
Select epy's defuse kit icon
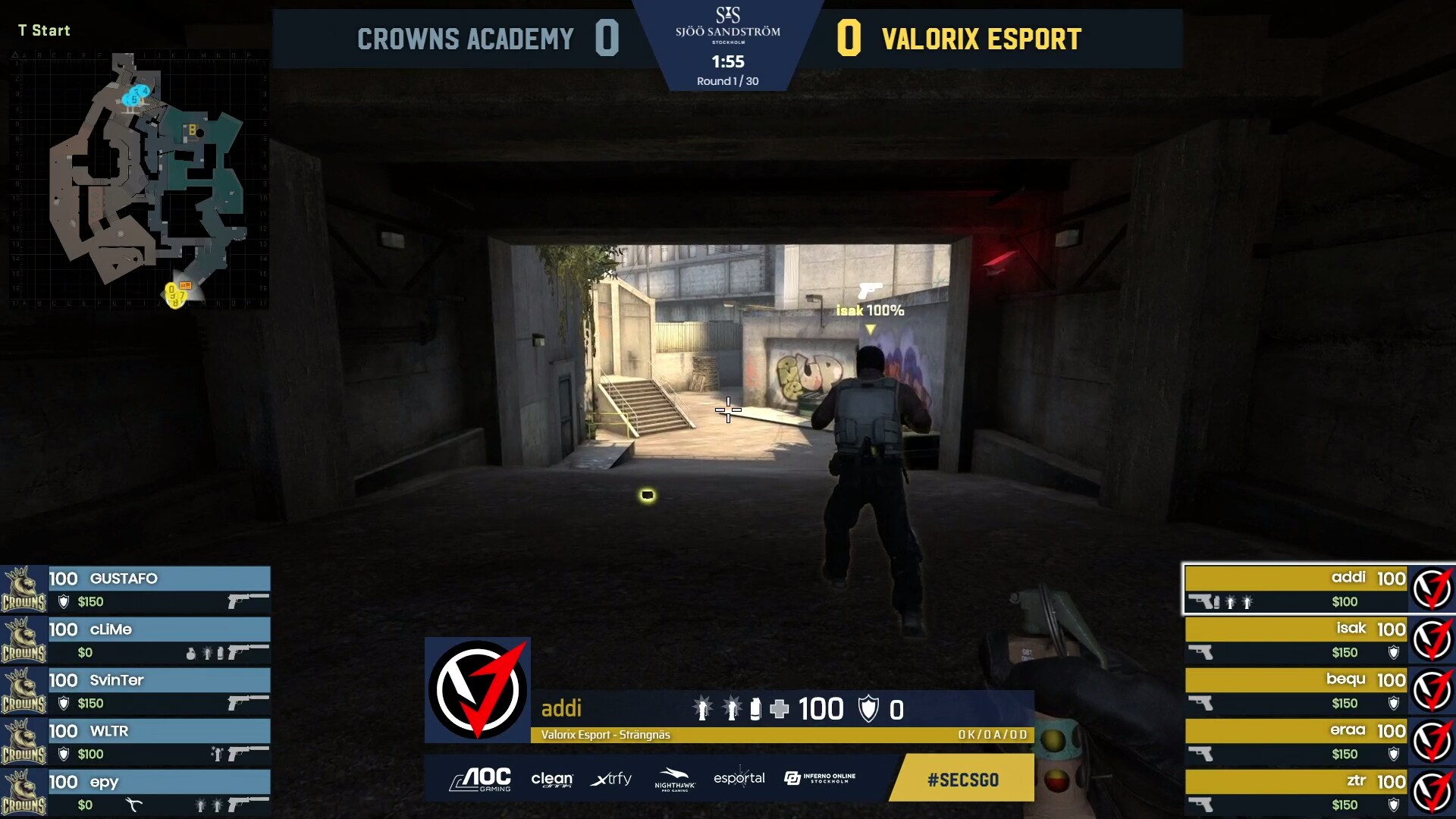[x=133, y=804]
